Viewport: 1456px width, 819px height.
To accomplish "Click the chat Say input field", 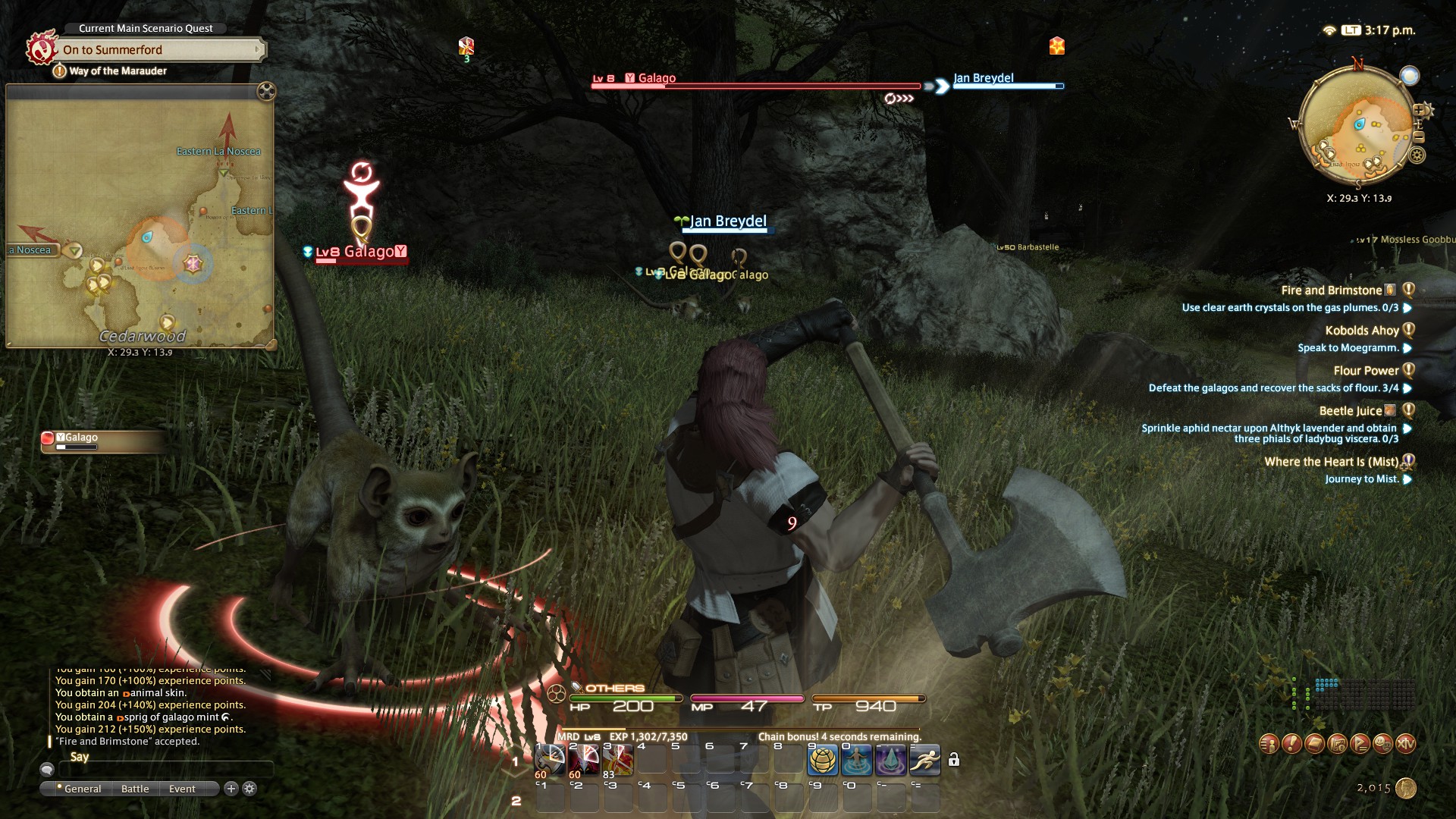I will point(165,770).
